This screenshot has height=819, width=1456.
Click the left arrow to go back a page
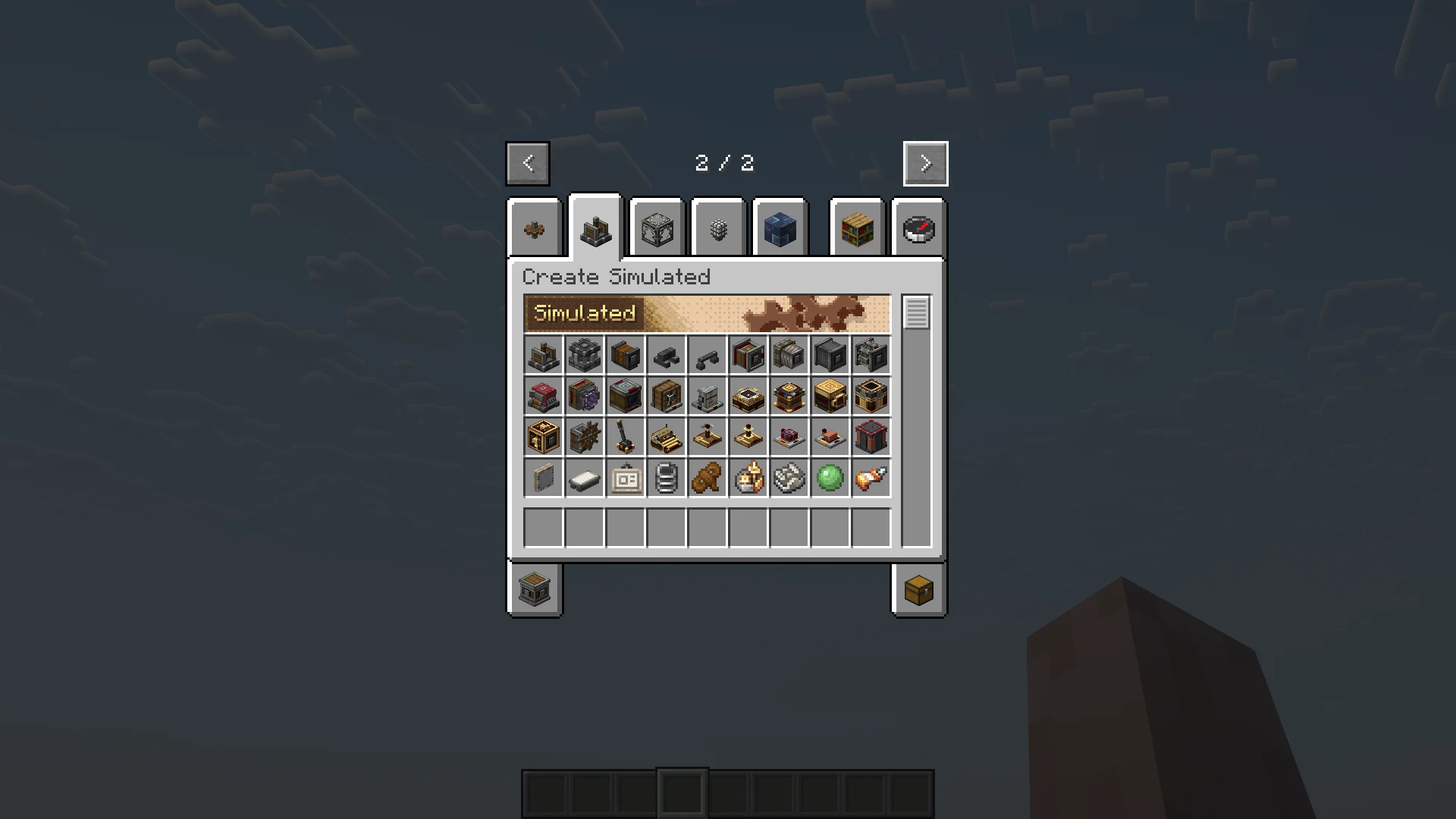click(x=528, y=163)
